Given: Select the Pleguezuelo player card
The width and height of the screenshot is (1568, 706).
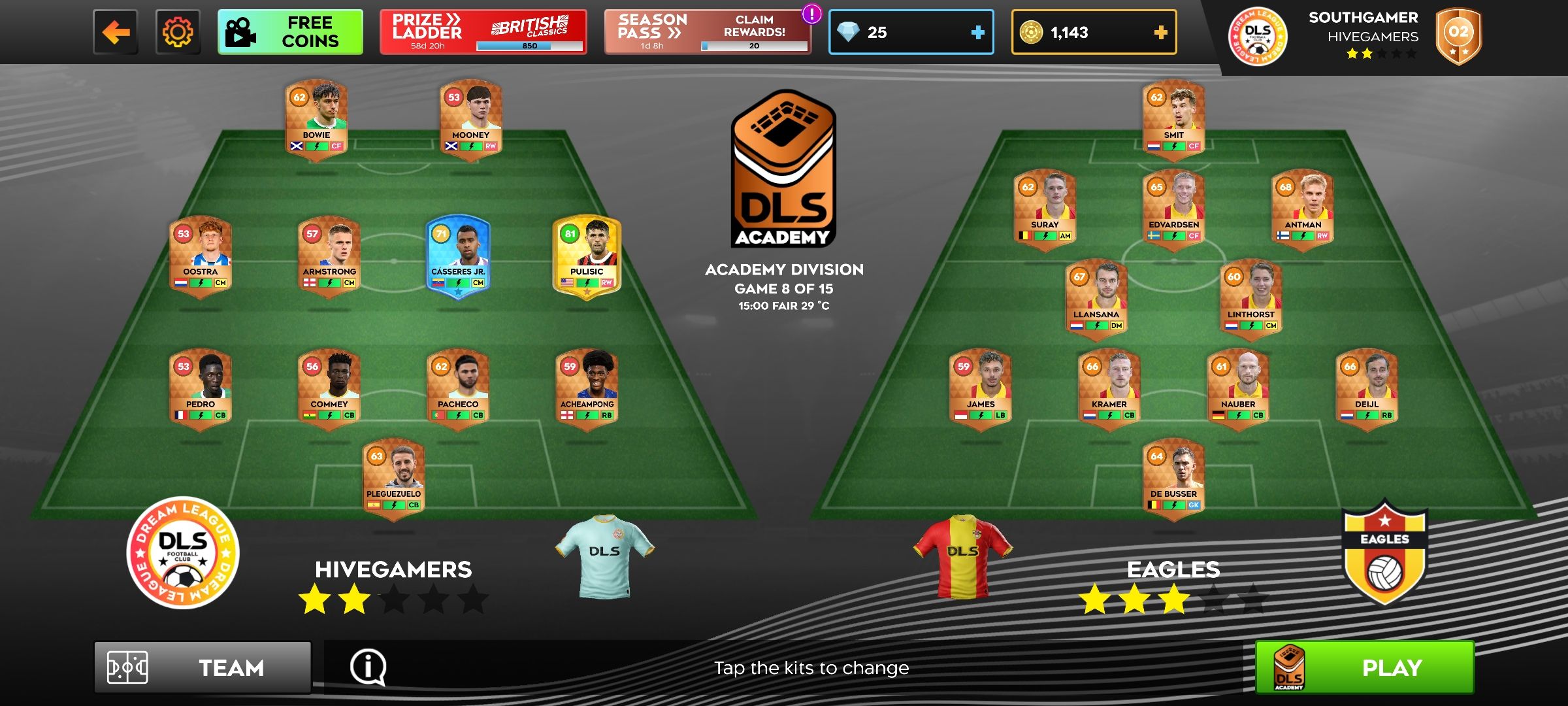Looking at the screenshot, I should pos(393,478).
